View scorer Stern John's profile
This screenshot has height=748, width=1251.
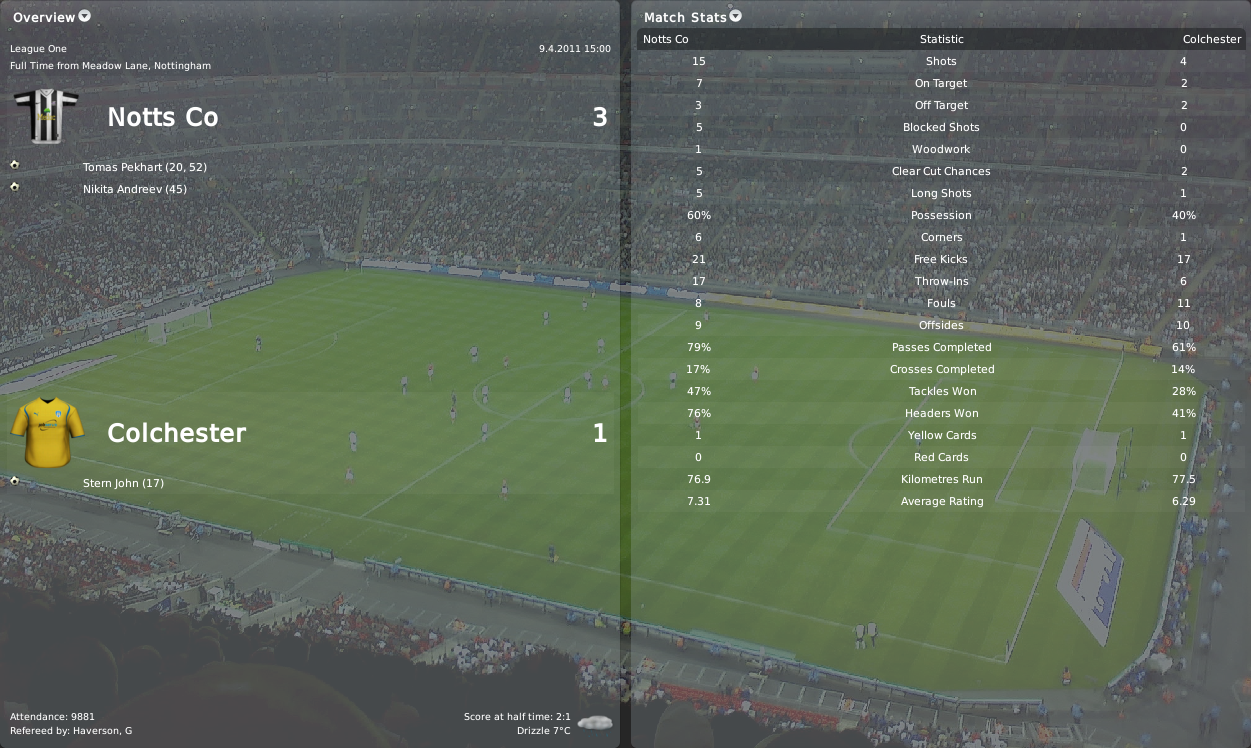click(x=109, y=483)
